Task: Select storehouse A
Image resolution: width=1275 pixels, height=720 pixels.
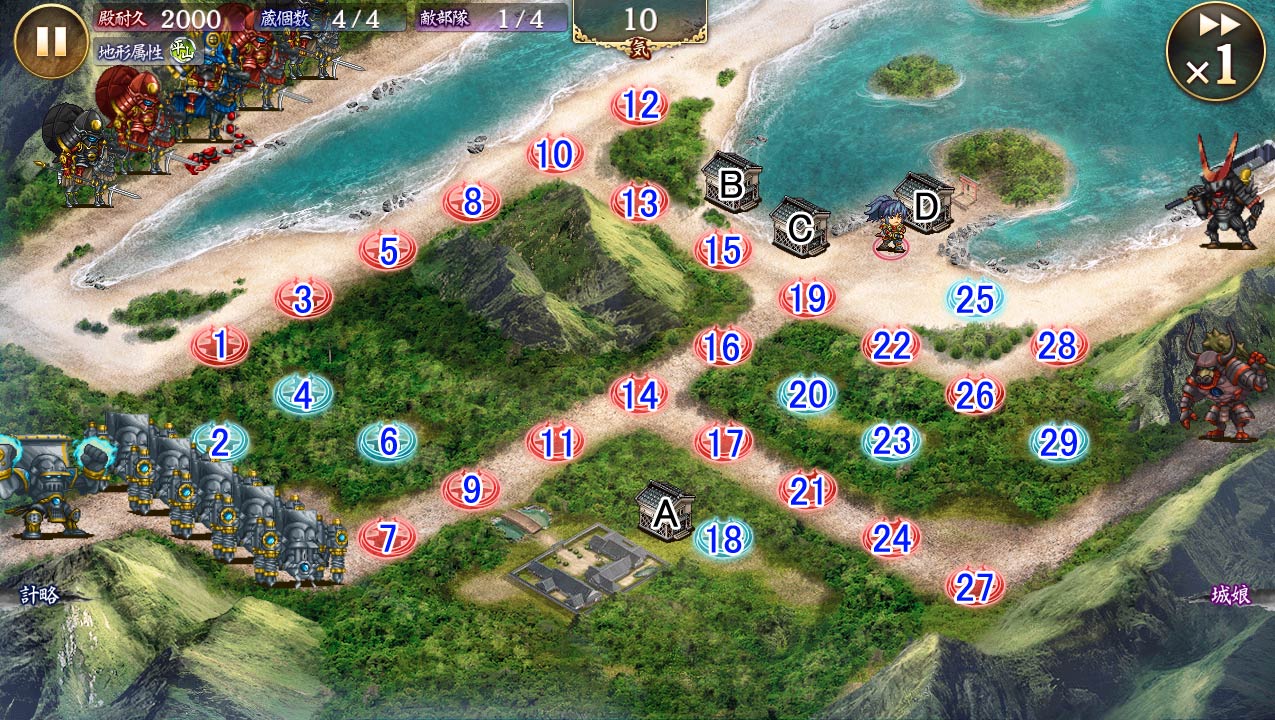Action: click(666, 511)
